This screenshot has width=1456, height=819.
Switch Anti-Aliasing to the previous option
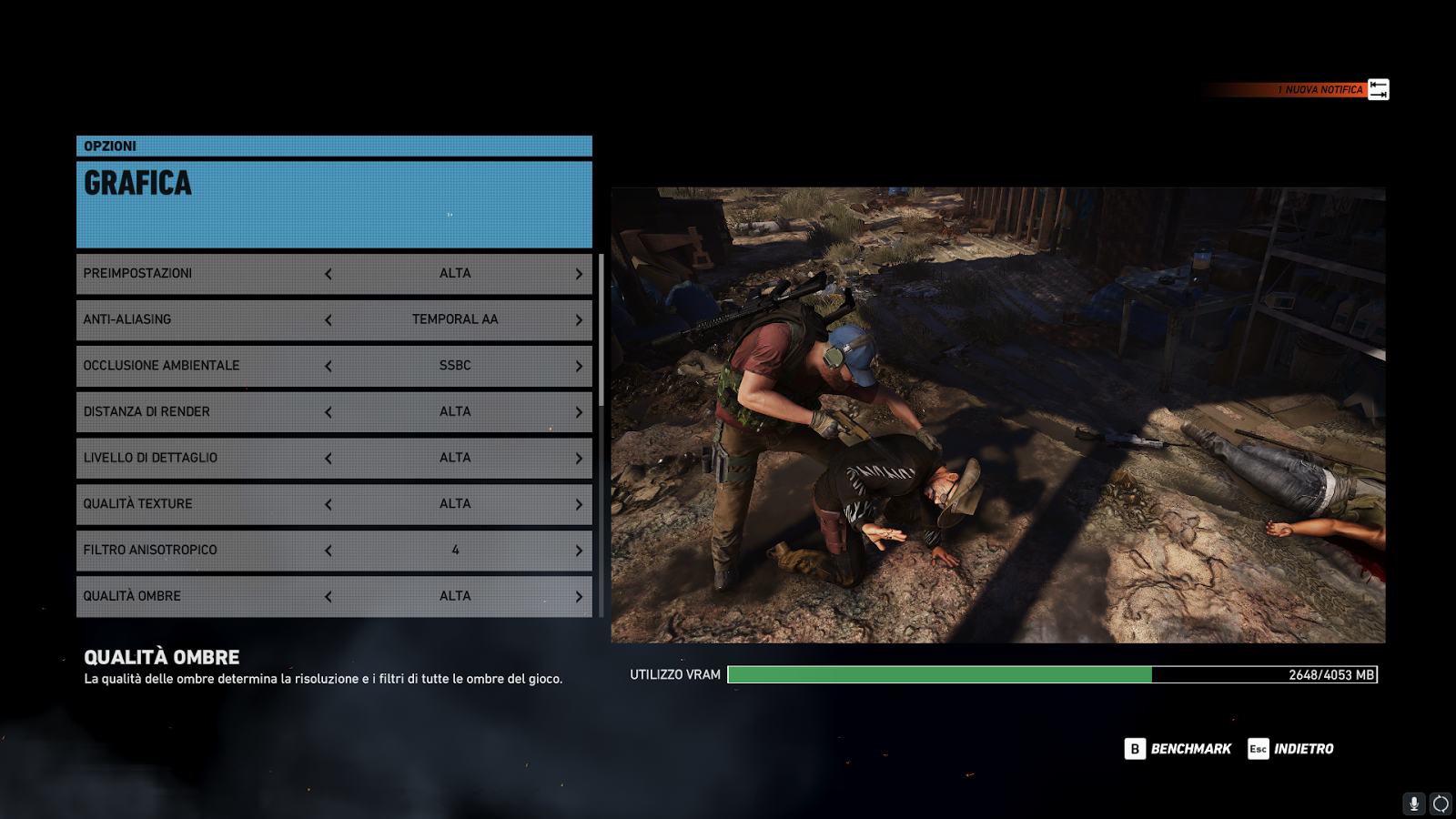(x=329, y=320)
